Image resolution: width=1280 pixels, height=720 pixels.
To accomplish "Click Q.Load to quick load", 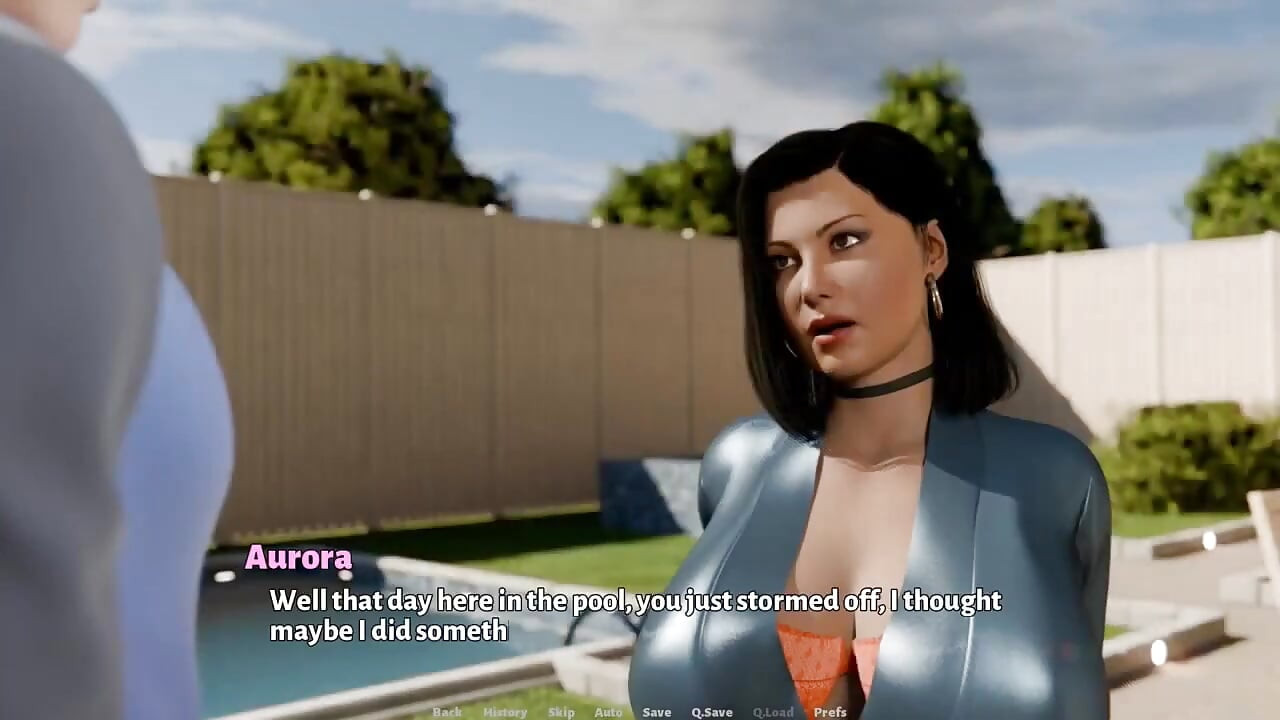I will (773, 712).
